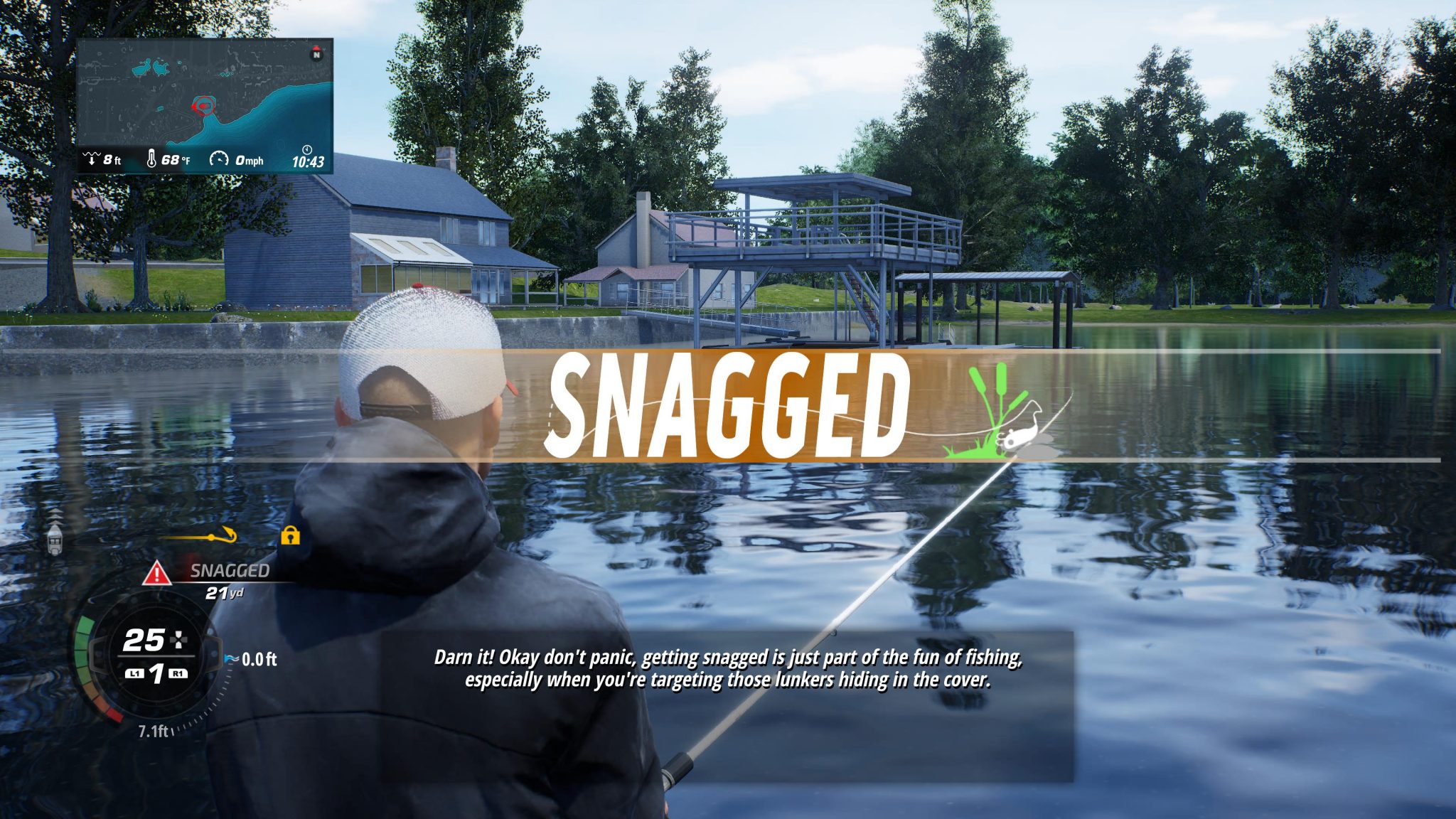
Task: Click the SNAGGED status label above 21yd
Action: [230, 571]
